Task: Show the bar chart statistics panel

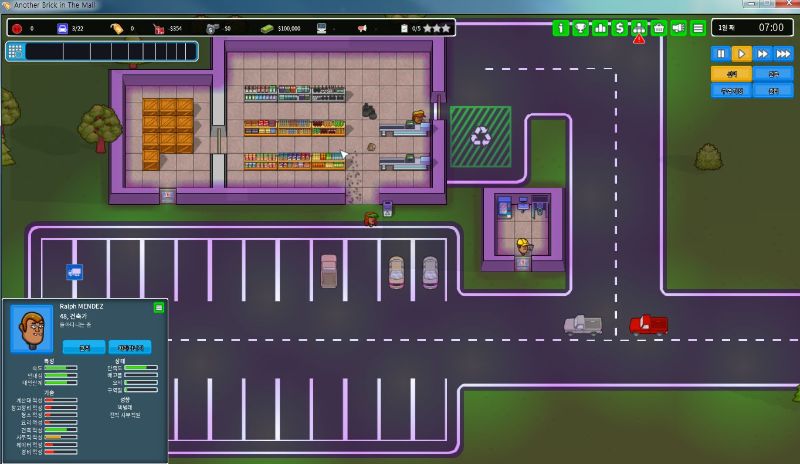Action: pyautogui.click(x=600, y=28)
